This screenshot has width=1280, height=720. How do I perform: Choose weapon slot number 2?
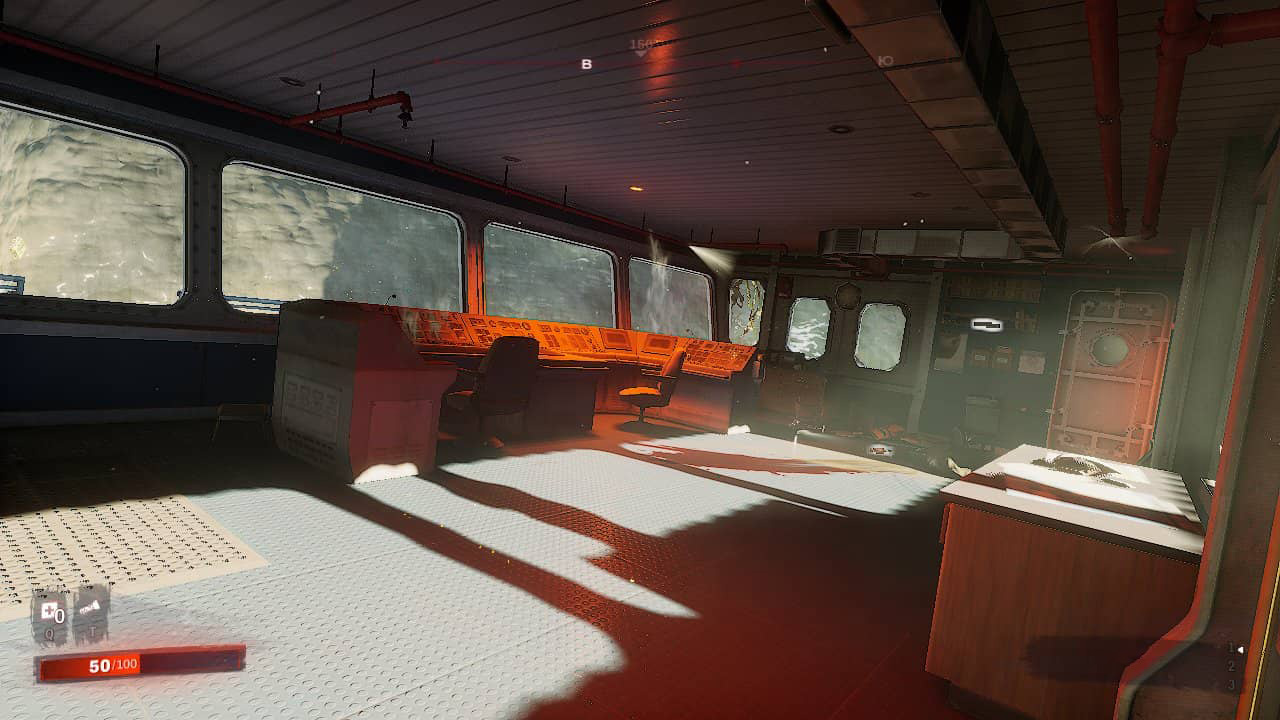(1231, 666)
